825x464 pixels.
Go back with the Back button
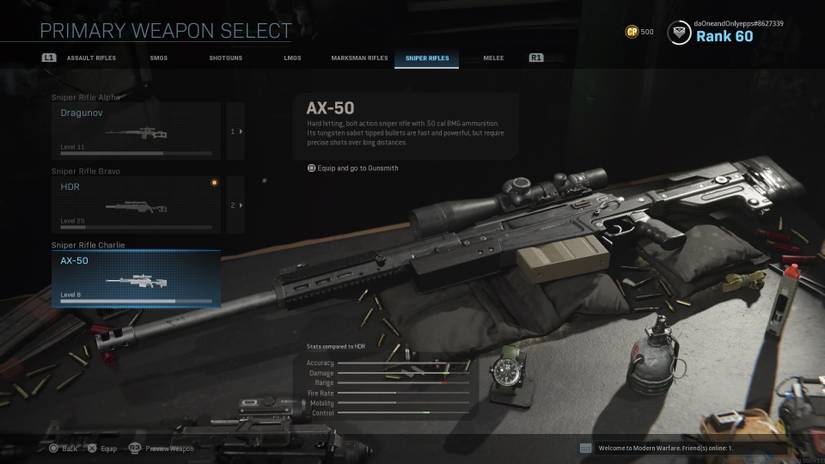click(63, 449)
